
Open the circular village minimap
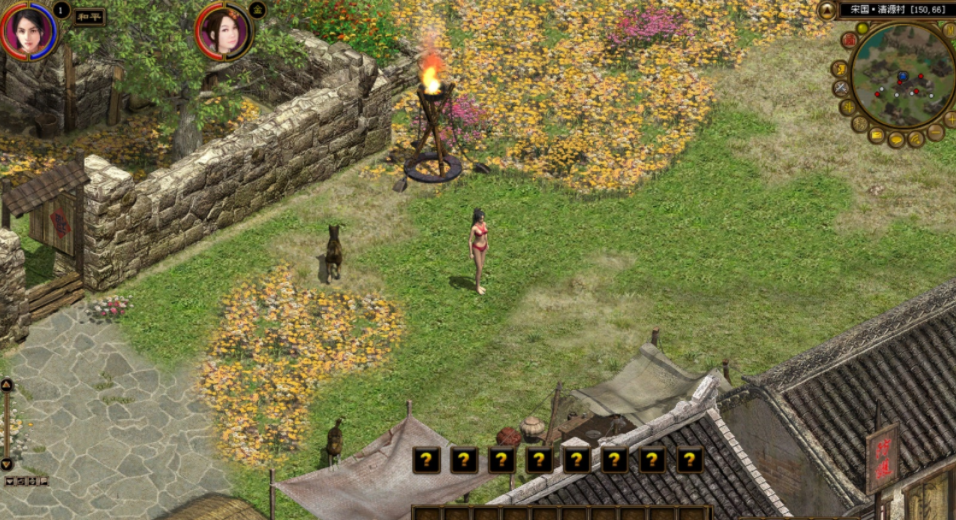[x=903, y=76]
